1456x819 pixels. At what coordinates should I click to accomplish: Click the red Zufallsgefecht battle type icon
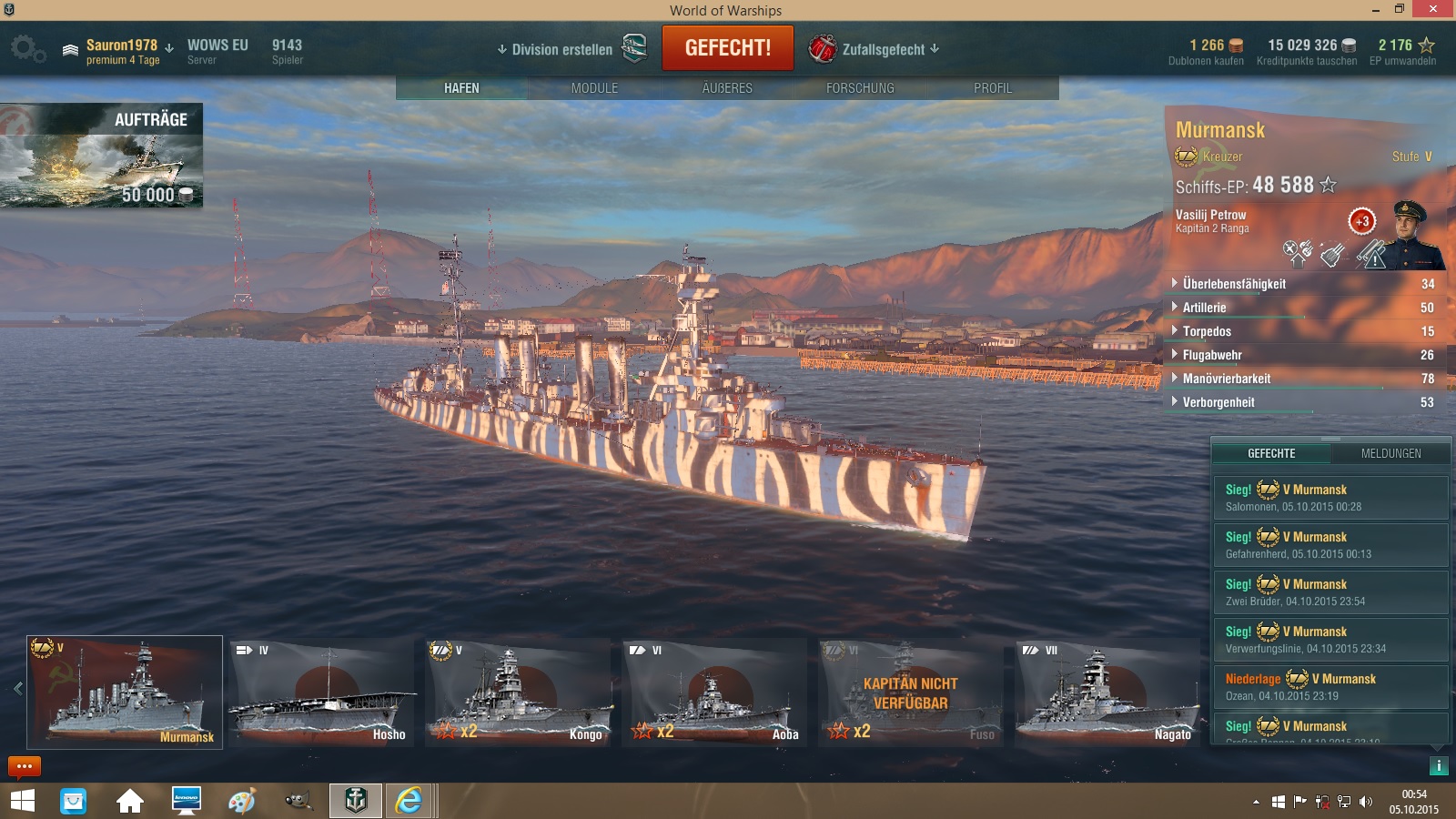pos(822,49)
